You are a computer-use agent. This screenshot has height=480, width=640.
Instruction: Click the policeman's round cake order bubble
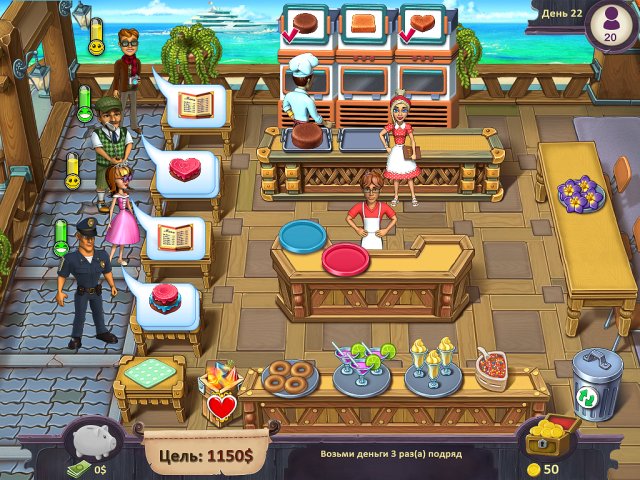[x=162, y=298]
